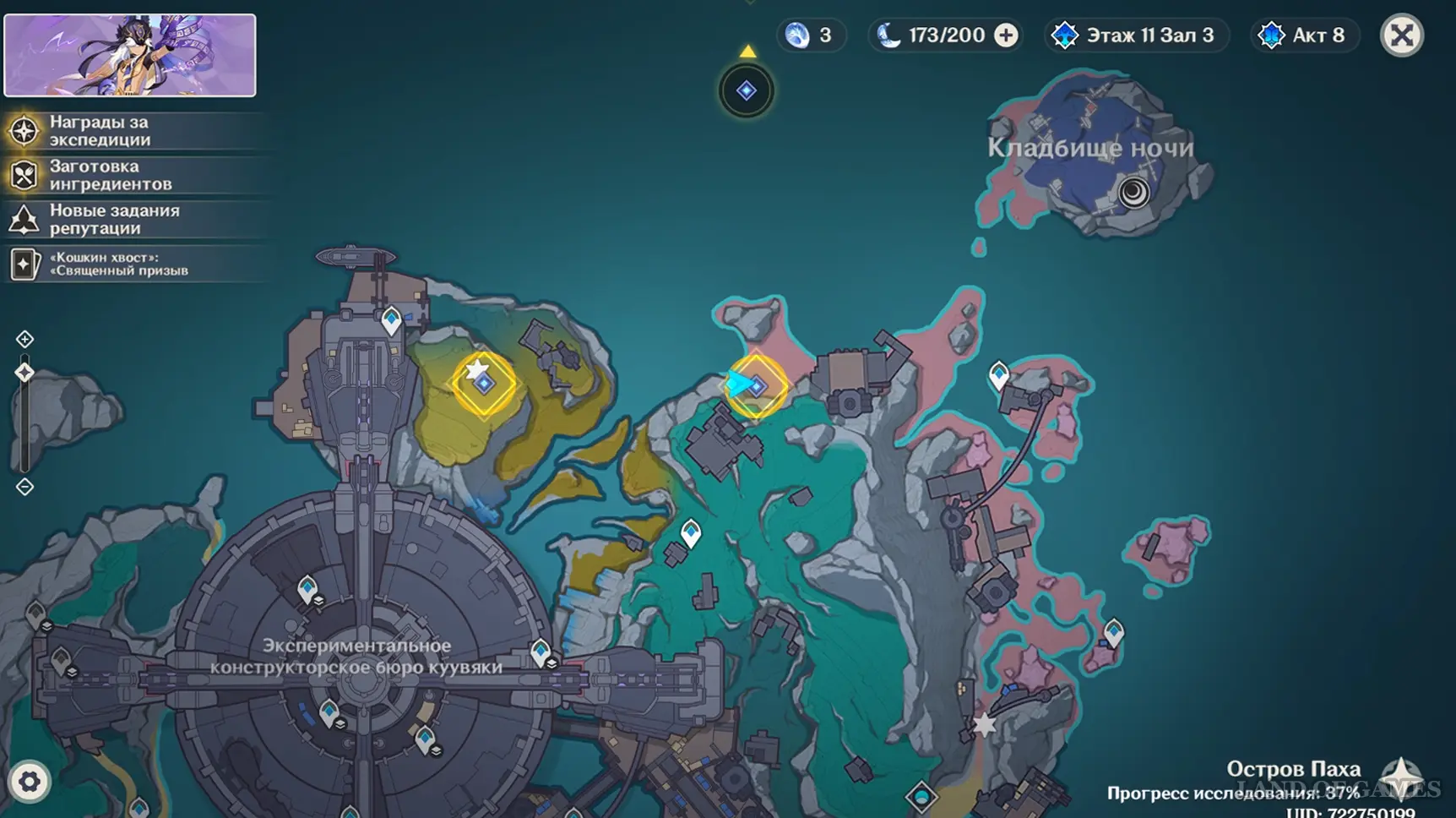Open Награды за экспедиции
The image size is (1456, 818).
pyautogui.click(x=99, y=131)
